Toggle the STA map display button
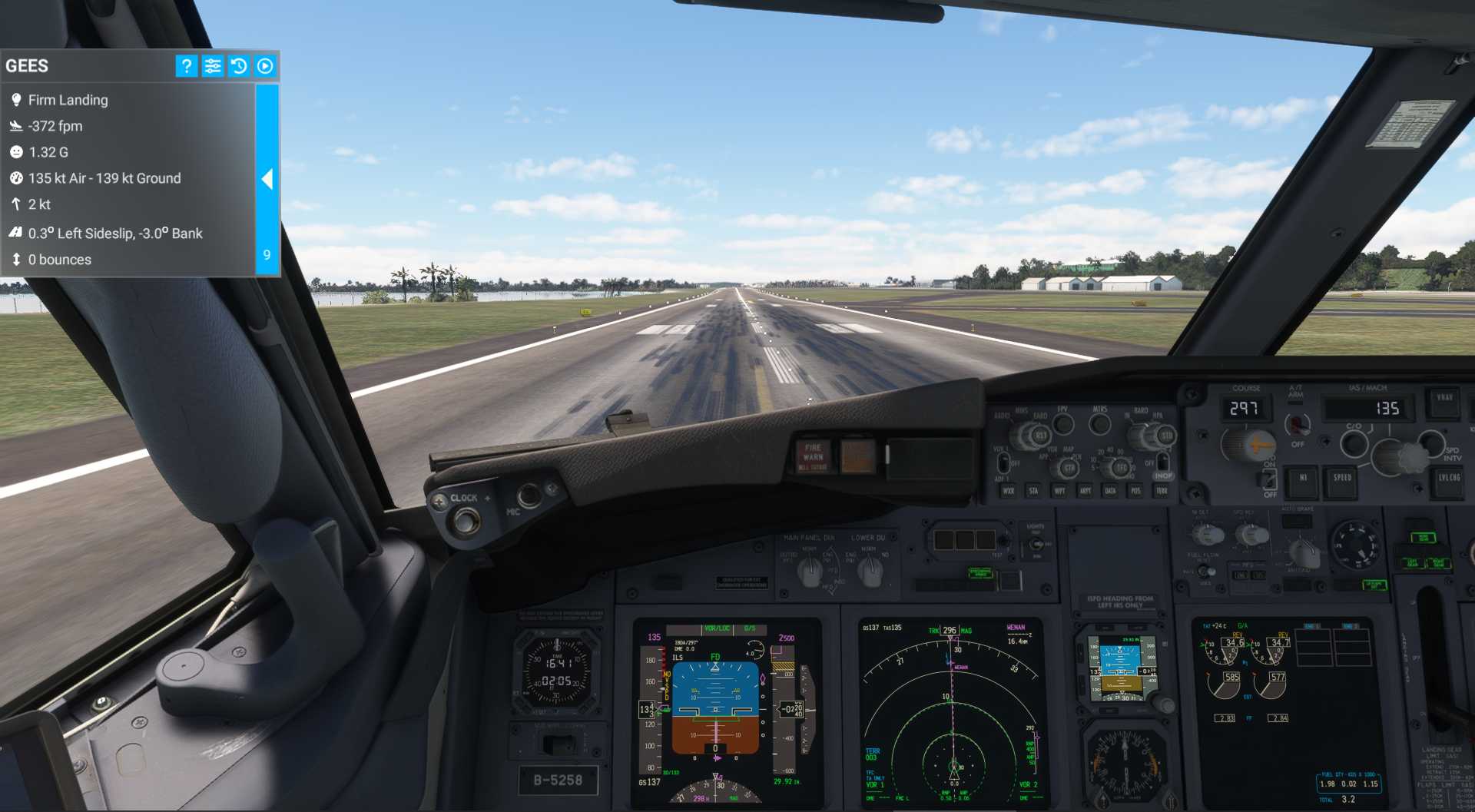The image size is (1475, 812). coord(1033,491)
